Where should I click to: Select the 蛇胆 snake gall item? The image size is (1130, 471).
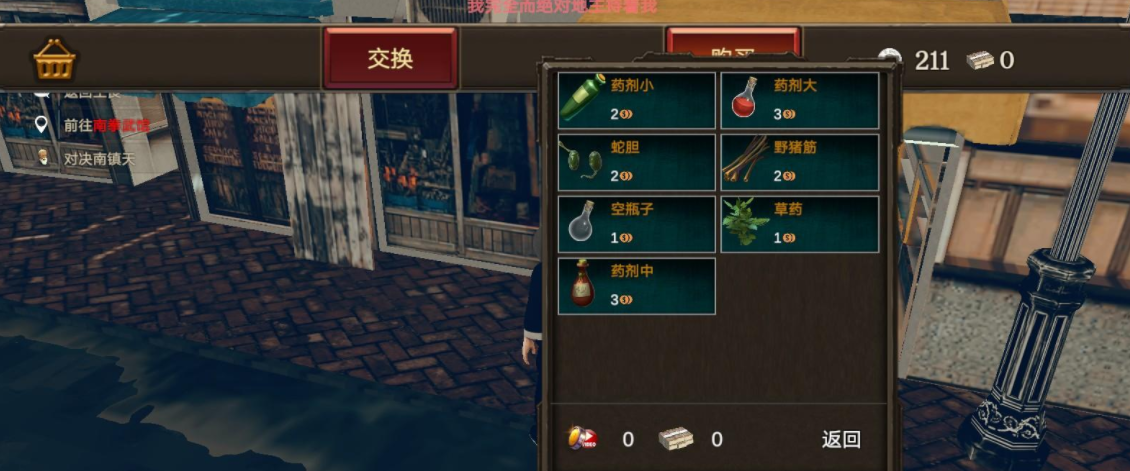[x=637, y=162]
